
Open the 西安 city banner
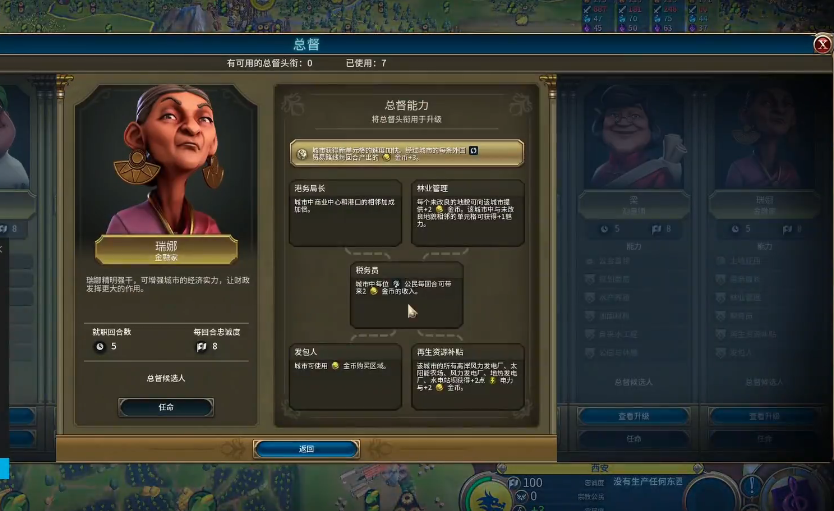601,468
